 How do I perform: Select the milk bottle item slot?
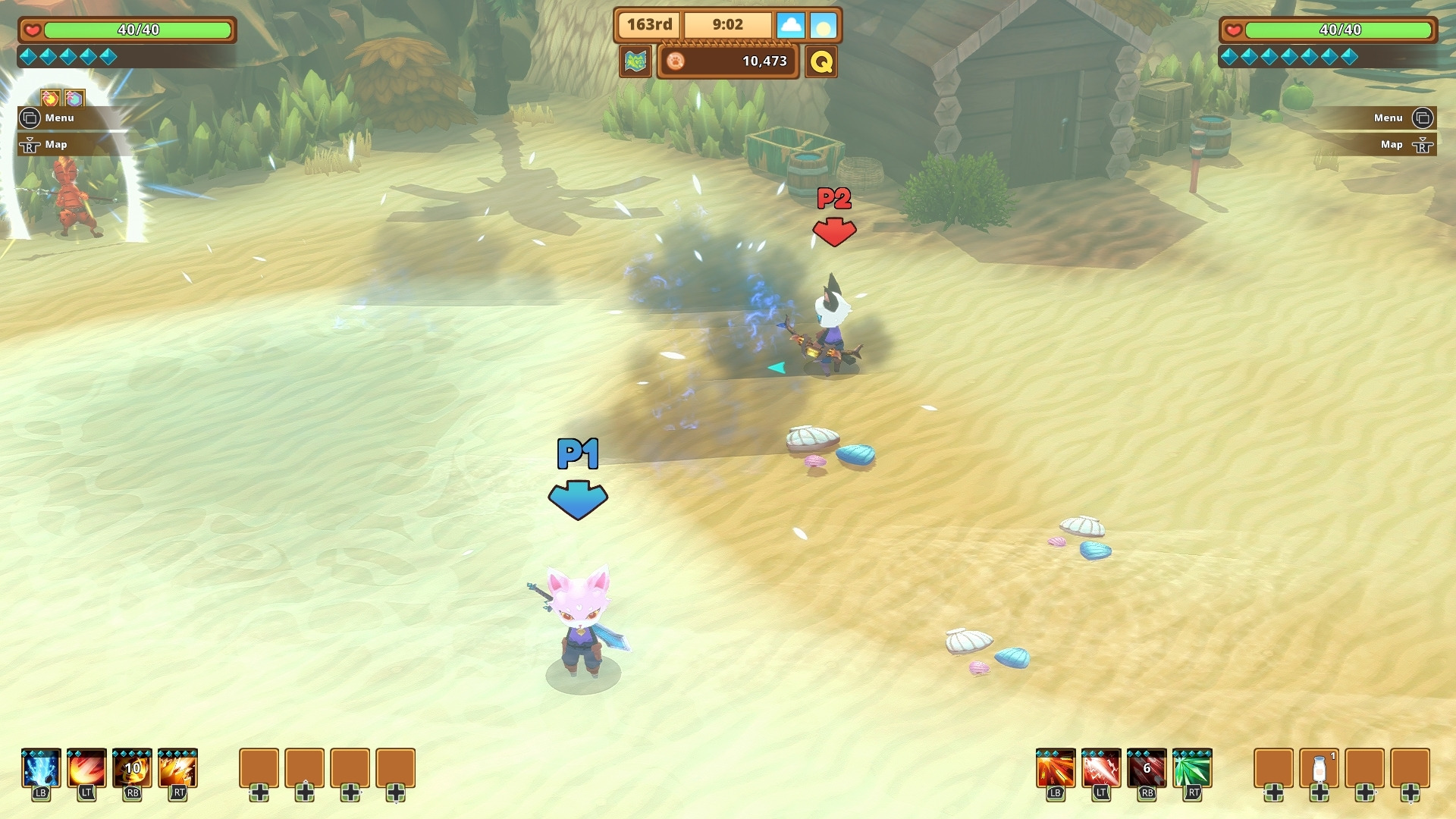[x=1319, y=769]
